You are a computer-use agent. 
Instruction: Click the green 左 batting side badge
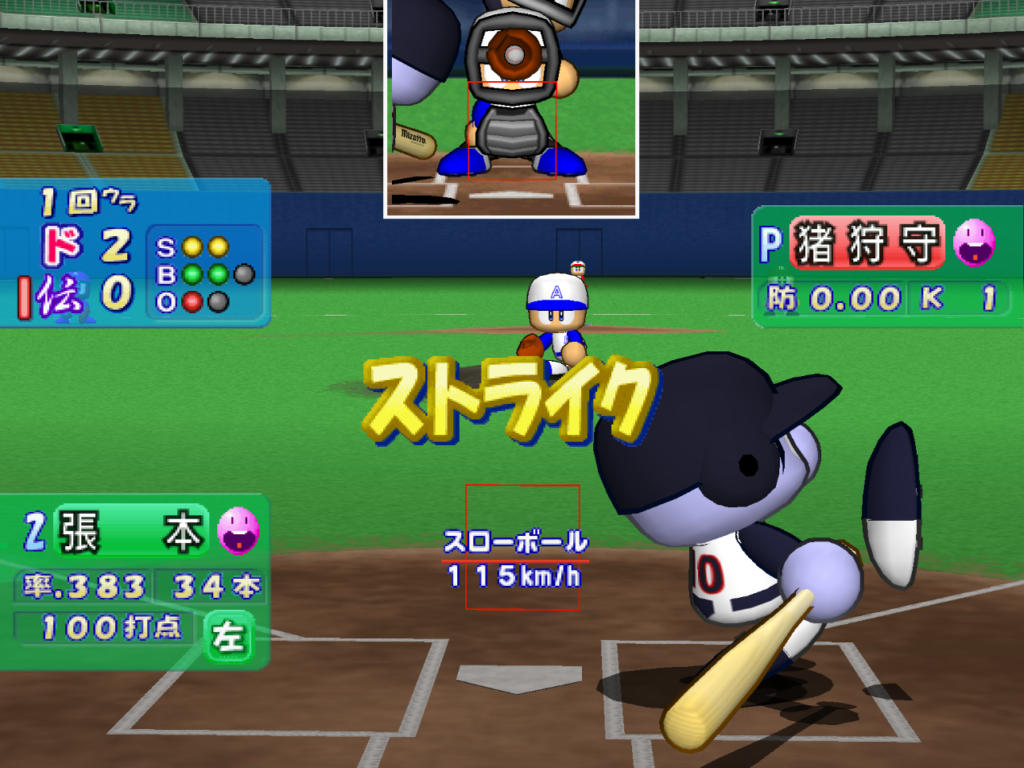tap(229, 636)
